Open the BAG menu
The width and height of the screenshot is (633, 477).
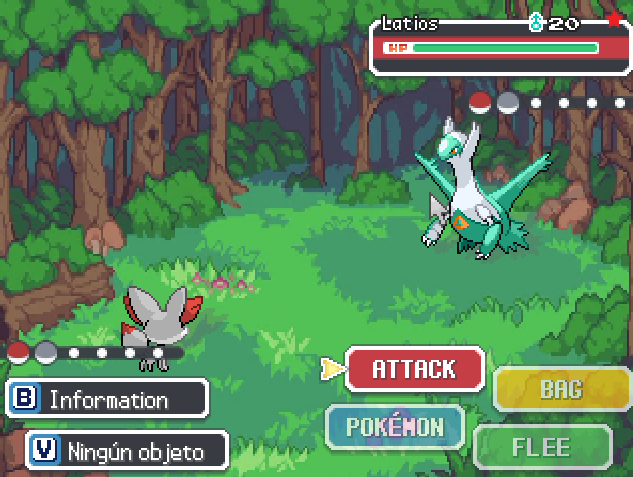561,389
